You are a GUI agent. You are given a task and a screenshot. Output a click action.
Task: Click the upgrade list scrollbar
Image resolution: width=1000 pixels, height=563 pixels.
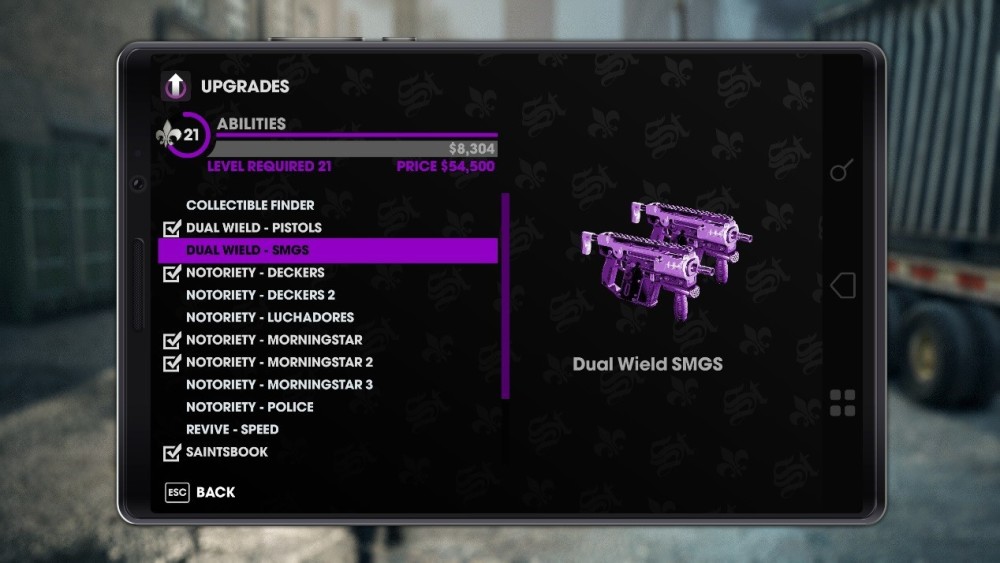(506, 296)
